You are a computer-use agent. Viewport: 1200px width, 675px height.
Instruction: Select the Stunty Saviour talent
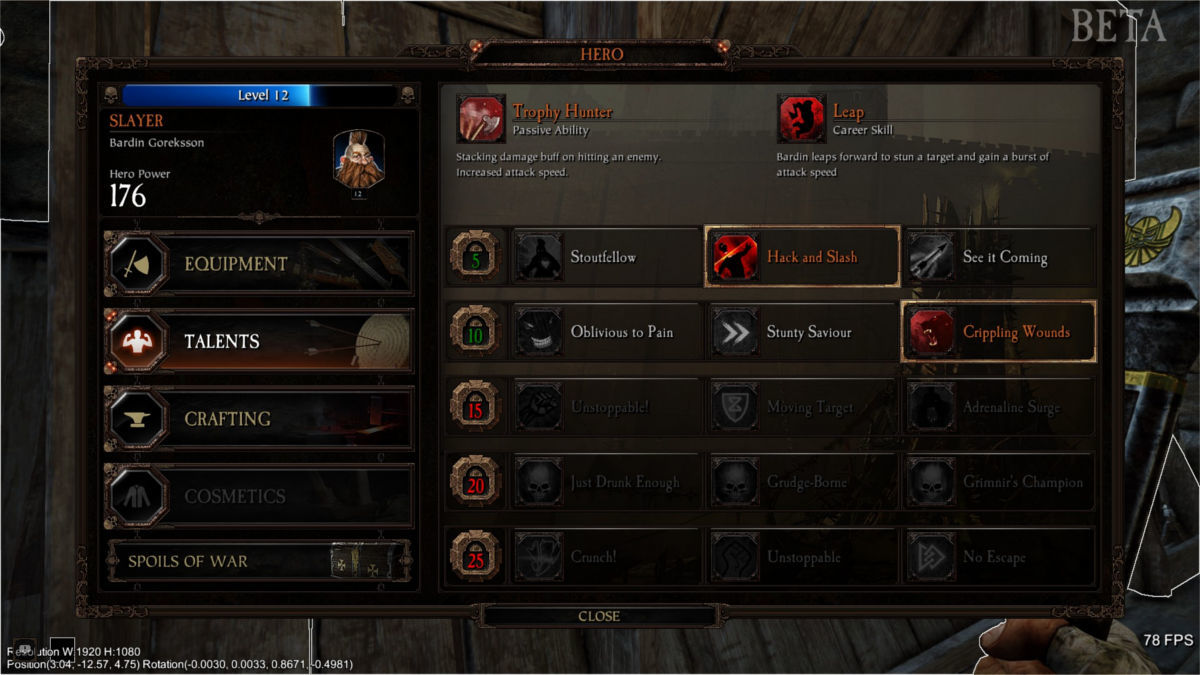[x=802, y=332]
